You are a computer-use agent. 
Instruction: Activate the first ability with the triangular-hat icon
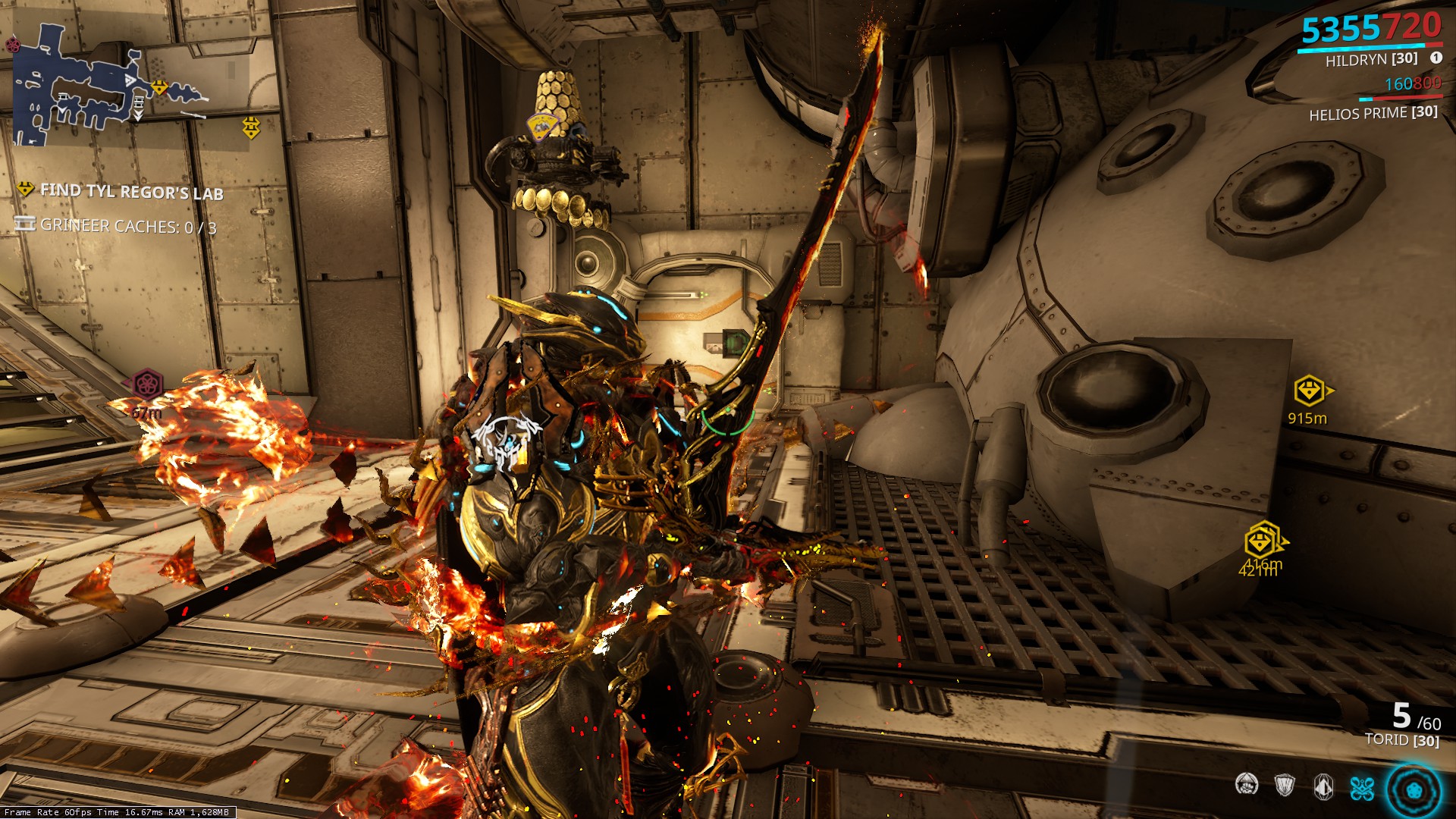point(1247,784)
